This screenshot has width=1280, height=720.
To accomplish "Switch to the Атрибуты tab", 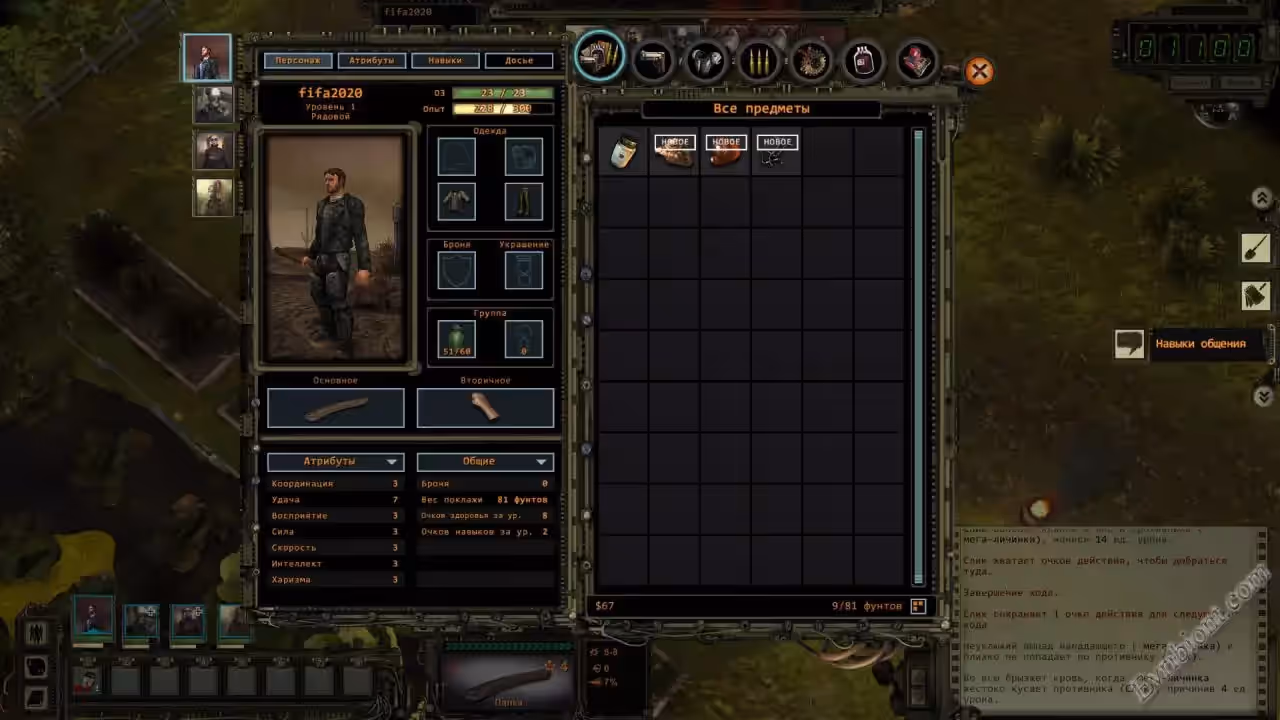I will [x=371, y=61].
